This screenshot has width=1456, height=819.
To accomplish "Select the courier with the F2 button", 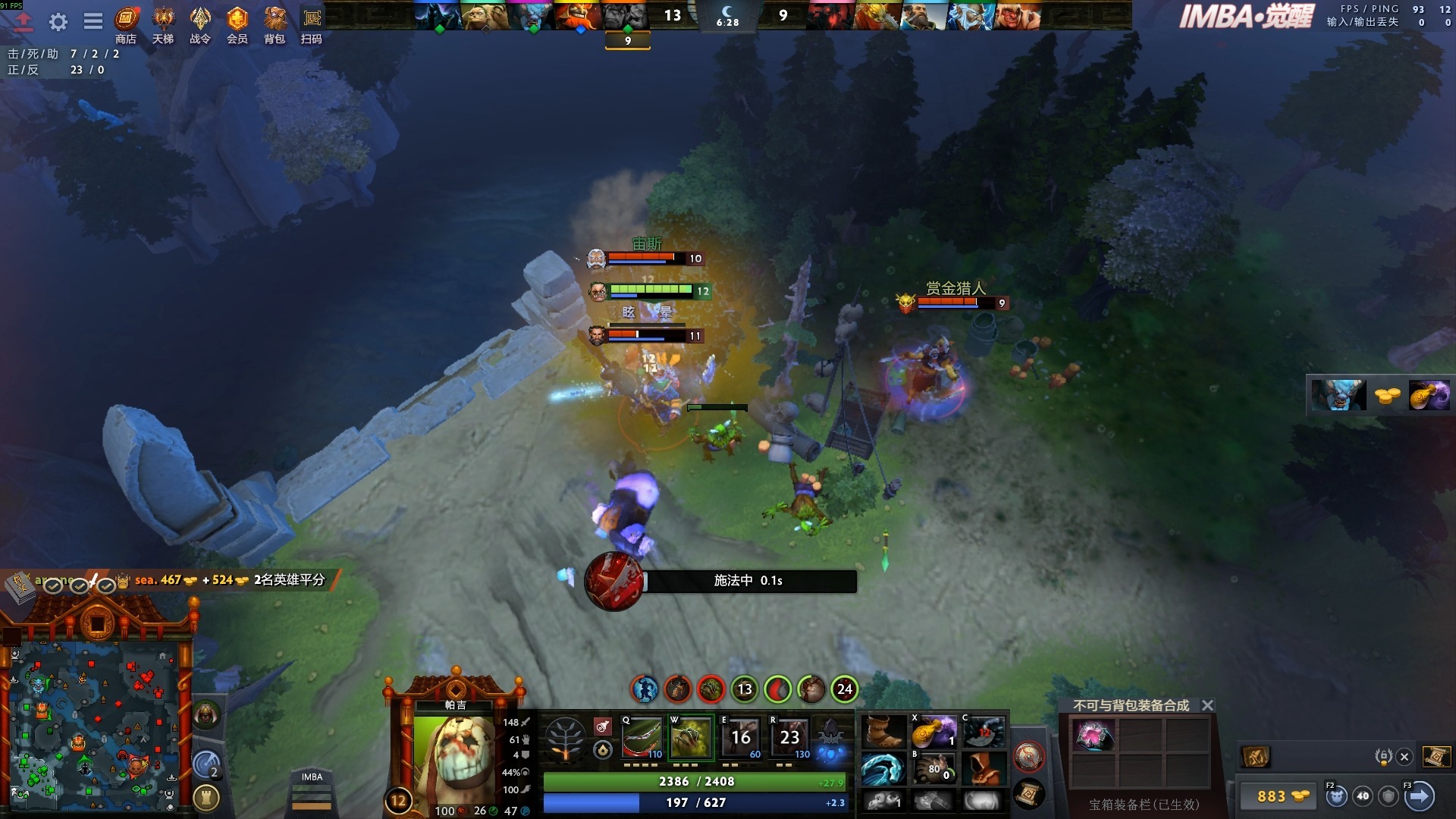I will (1336, 795).
